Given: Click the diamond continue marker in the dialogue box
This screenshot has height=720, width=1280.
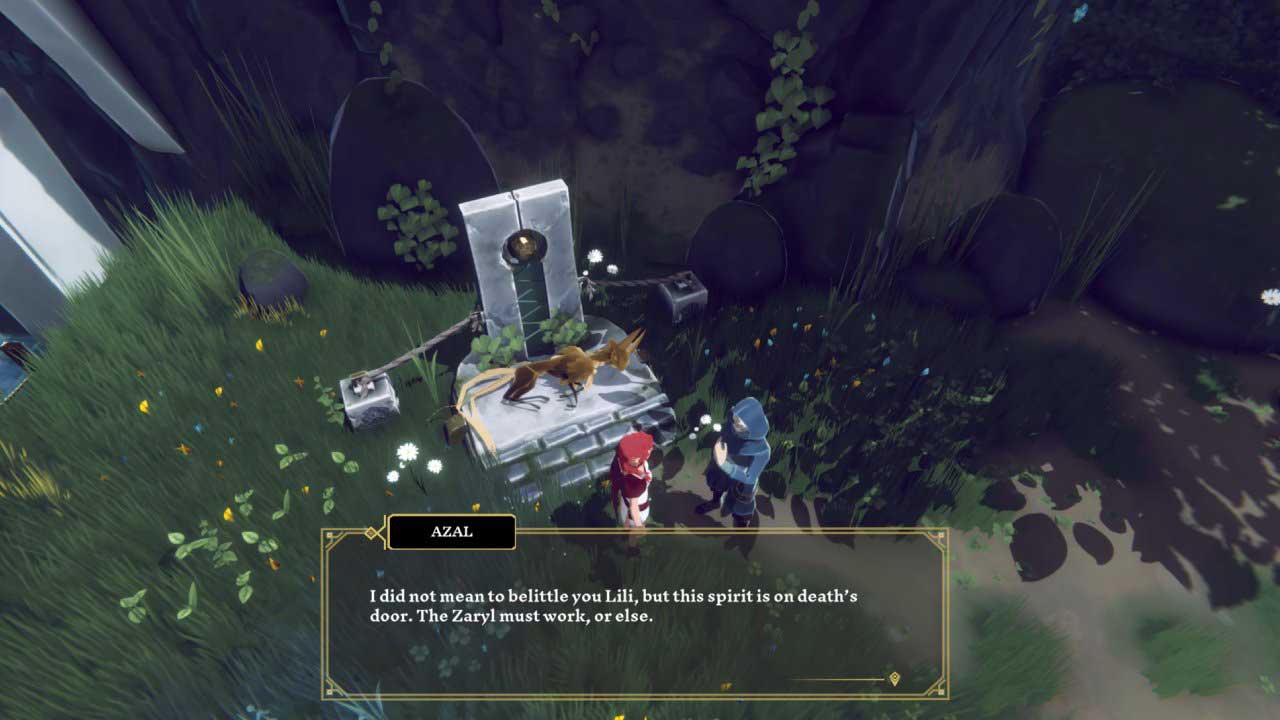Looking at the screenshot, I should point(894,679).
